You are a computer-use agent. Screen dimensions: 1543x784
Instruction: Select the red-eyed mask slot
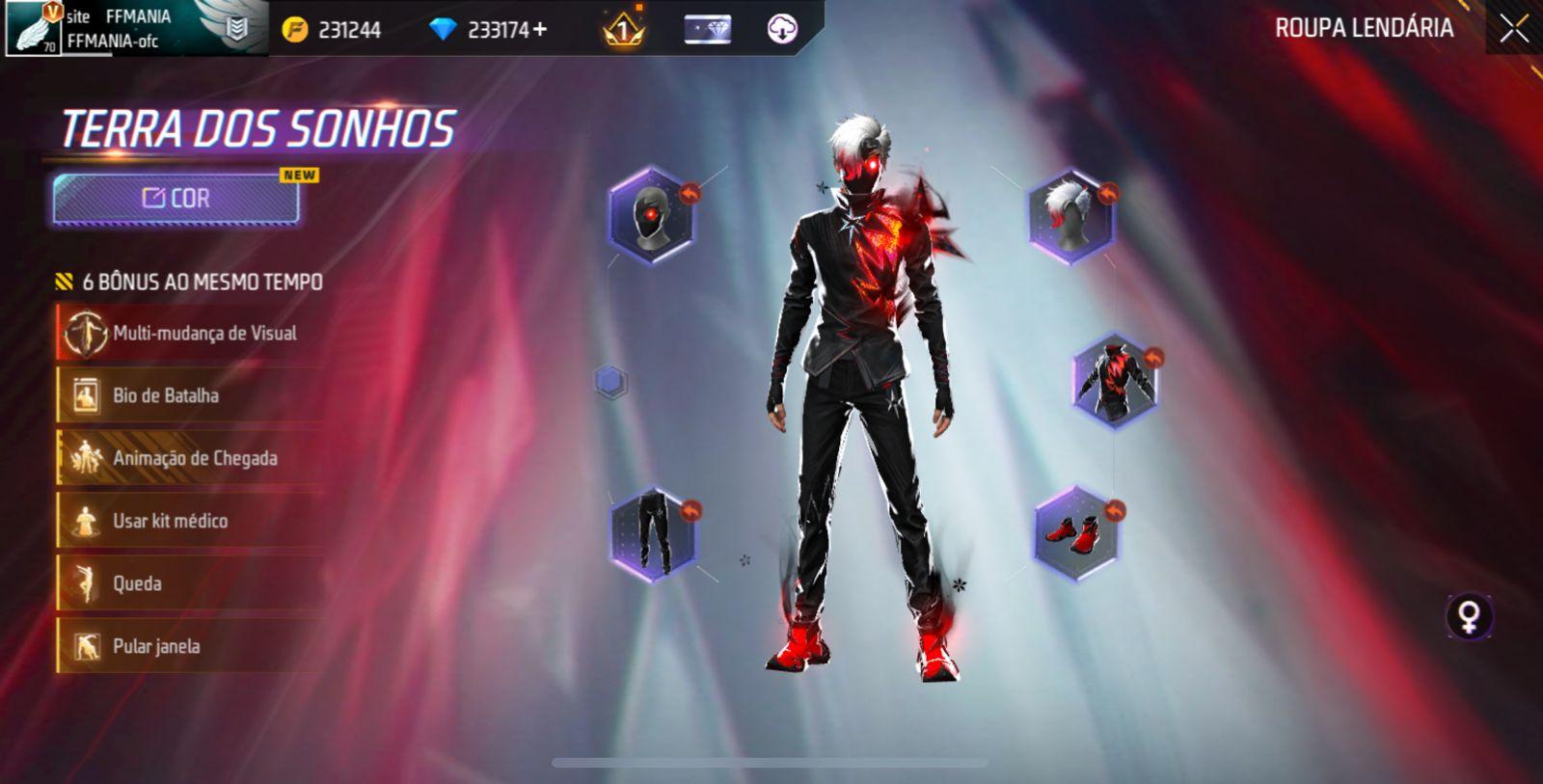[x=651, y=216]
